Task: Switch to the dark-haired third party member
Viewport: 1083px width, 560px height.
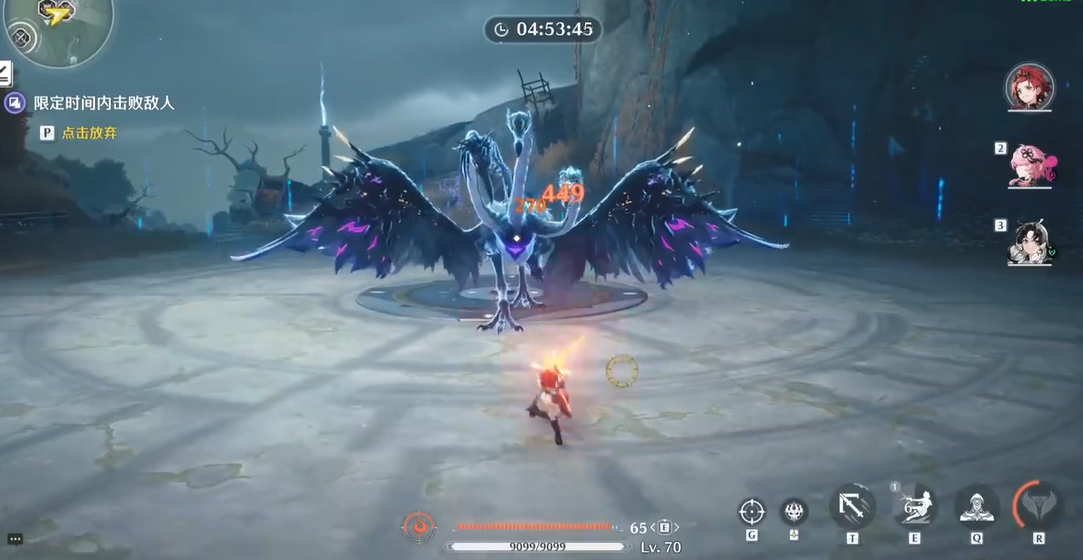Action: 1030,242
